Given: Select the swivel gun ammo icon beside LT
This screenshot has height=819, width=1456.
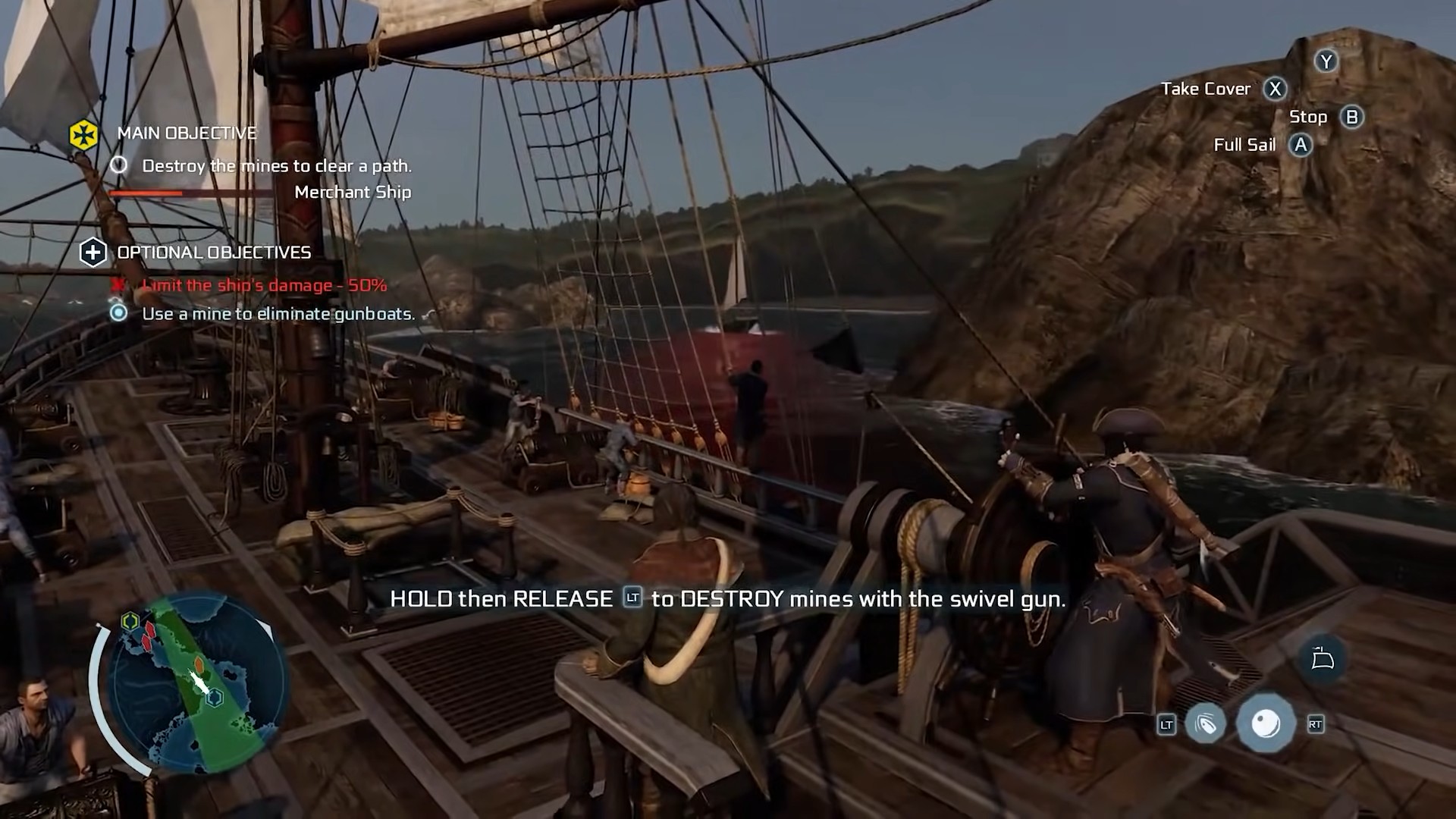Looking at the screenshot, I should coord(1206,724).
